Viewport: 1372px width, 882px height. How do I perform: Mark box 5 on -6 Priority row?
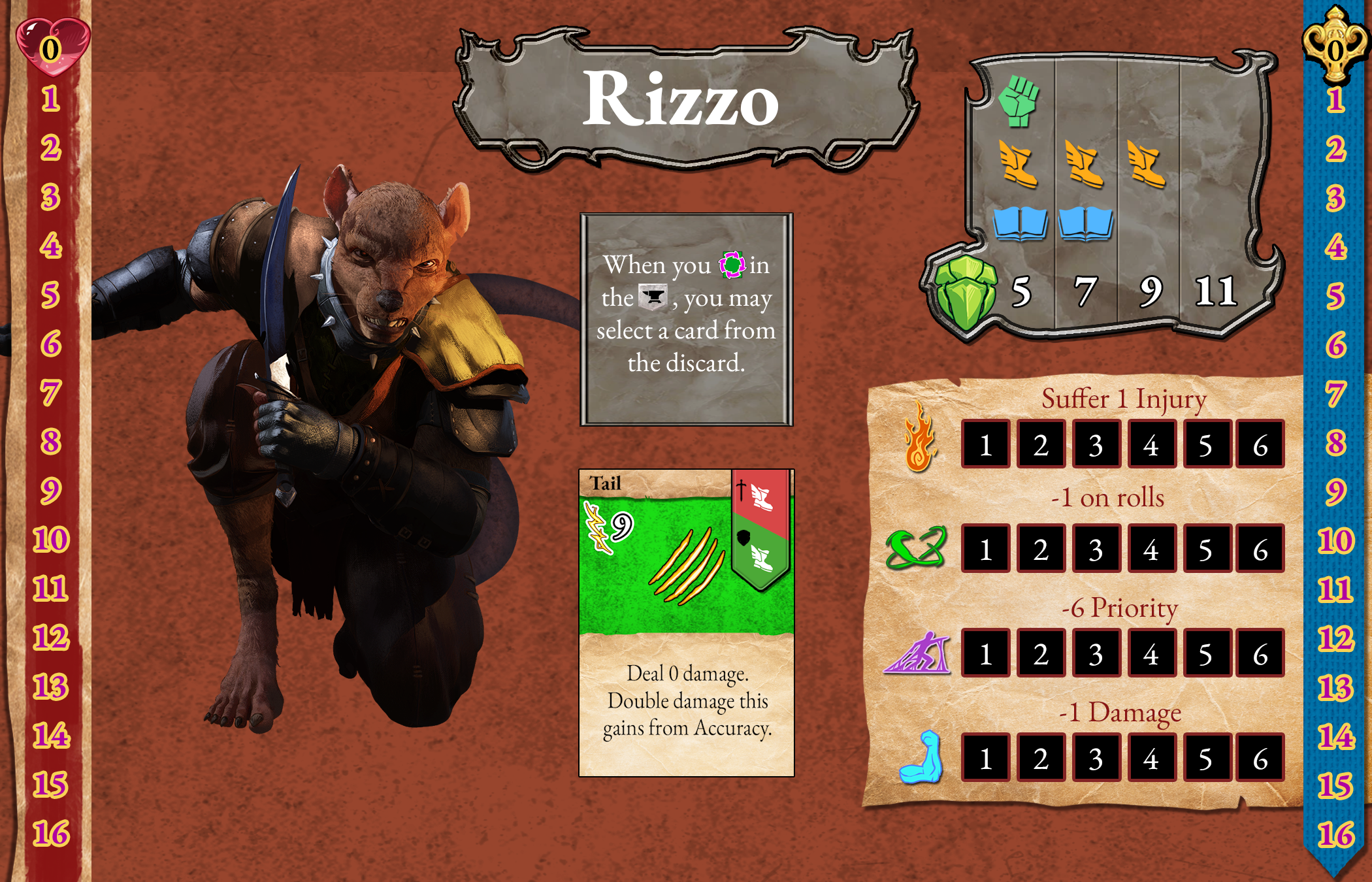pos(1205,654)
